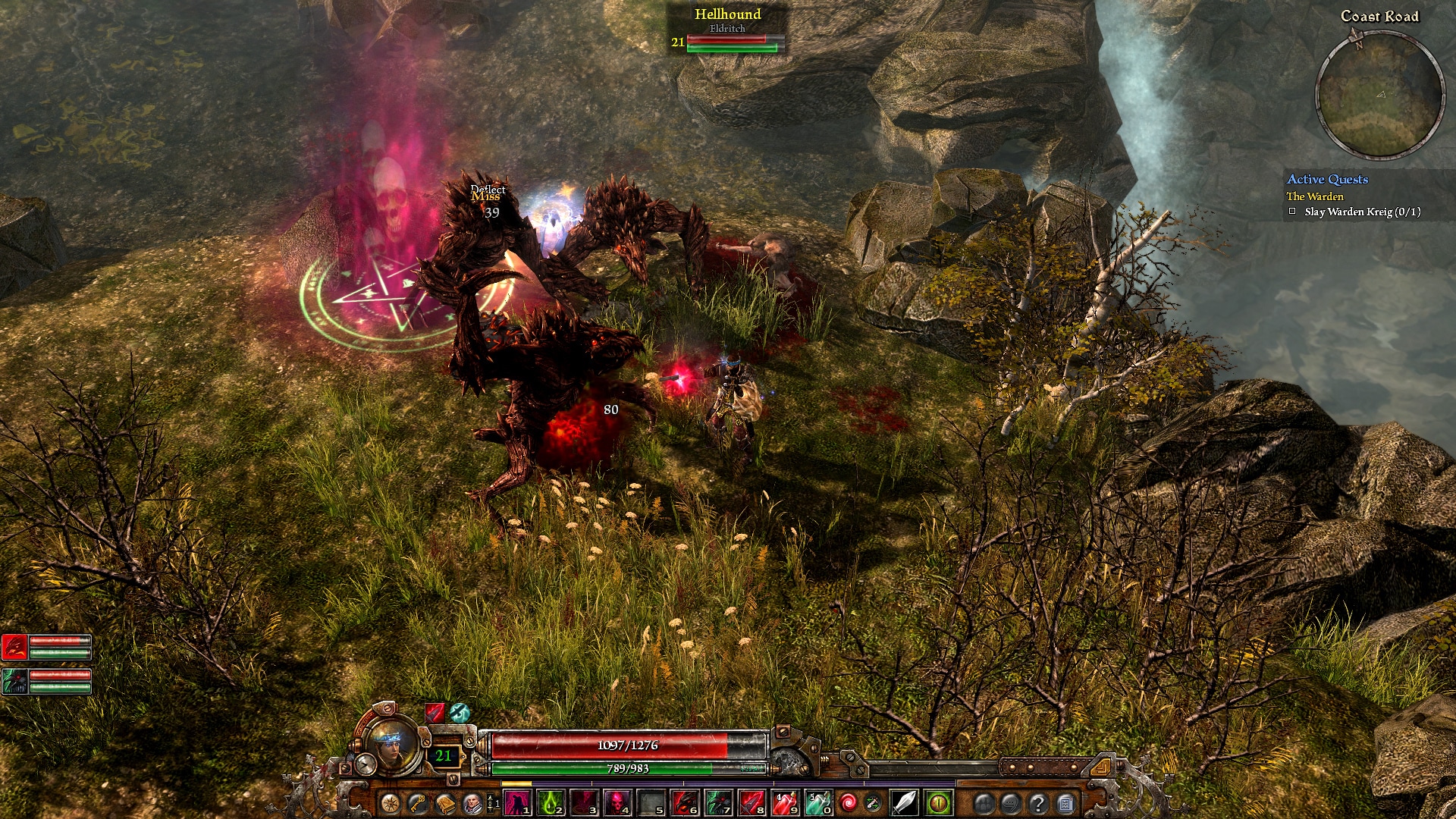Drink the red health potion
The height and width of the screenshot is (819, 1456).
point(785,802)
